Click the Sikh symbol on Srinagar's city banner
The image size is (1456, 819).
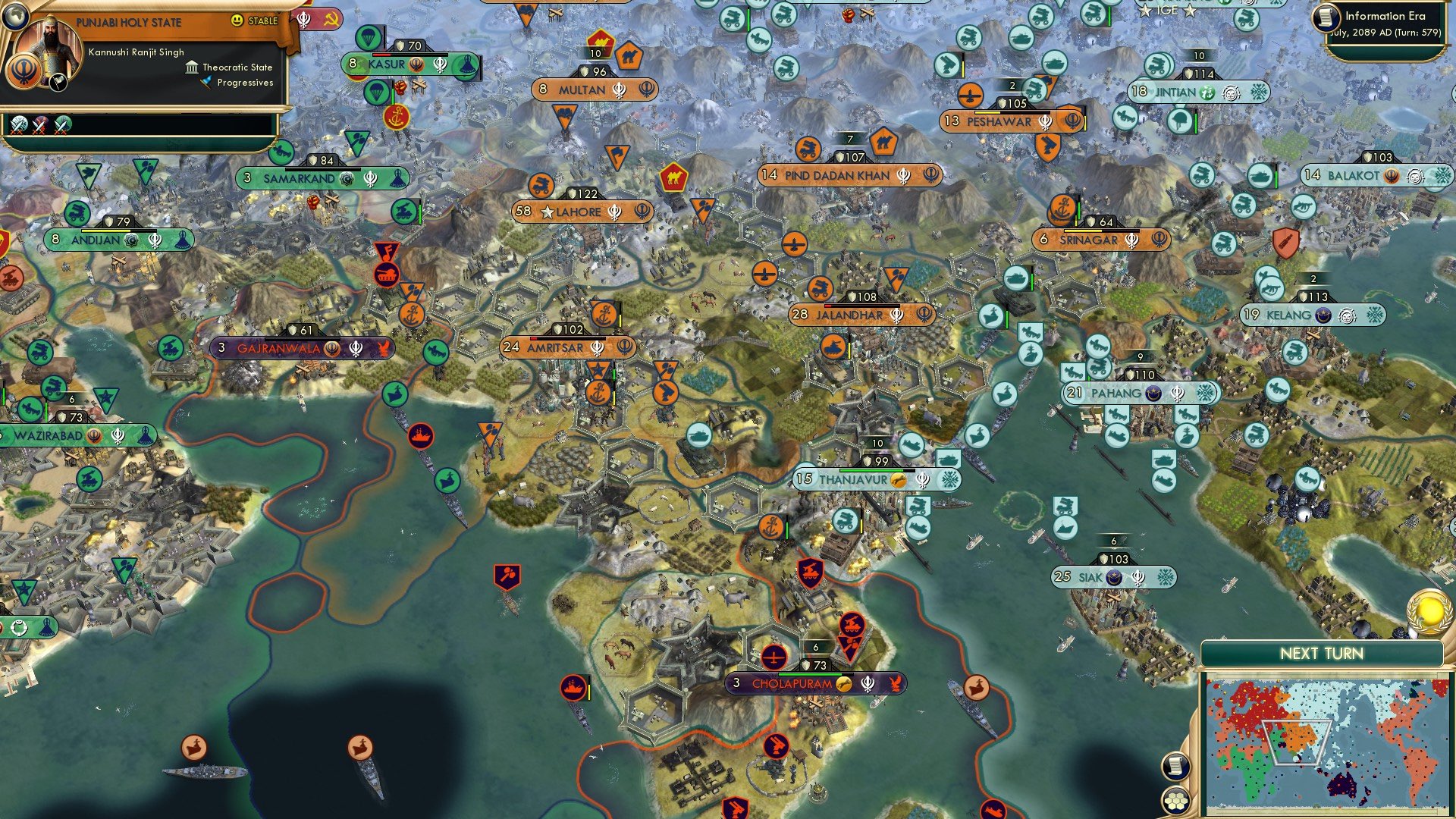click(1131, 241)
